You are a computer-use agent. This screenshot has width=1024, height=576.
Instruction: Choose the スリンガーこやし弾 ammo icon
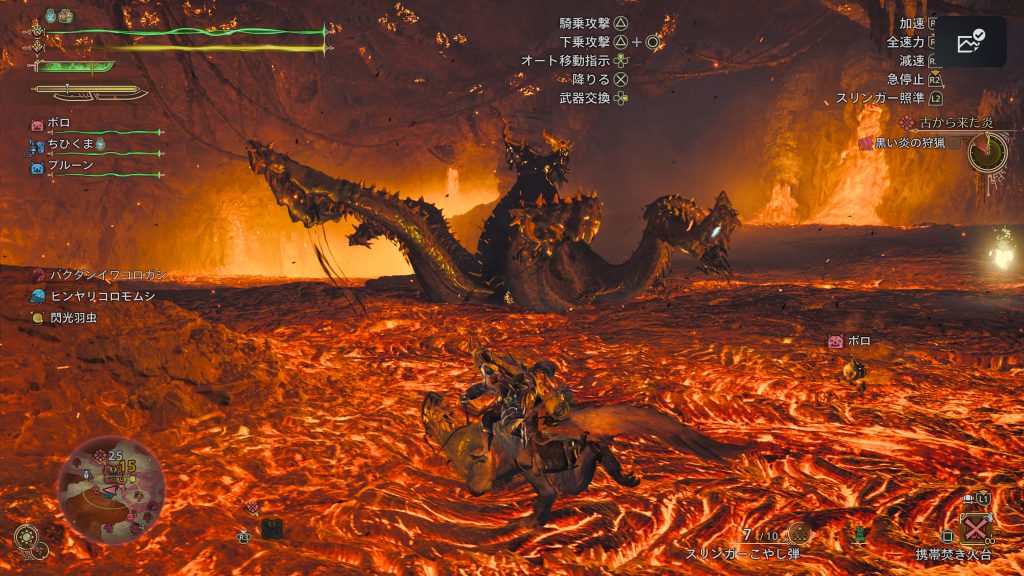coord(799,533)
